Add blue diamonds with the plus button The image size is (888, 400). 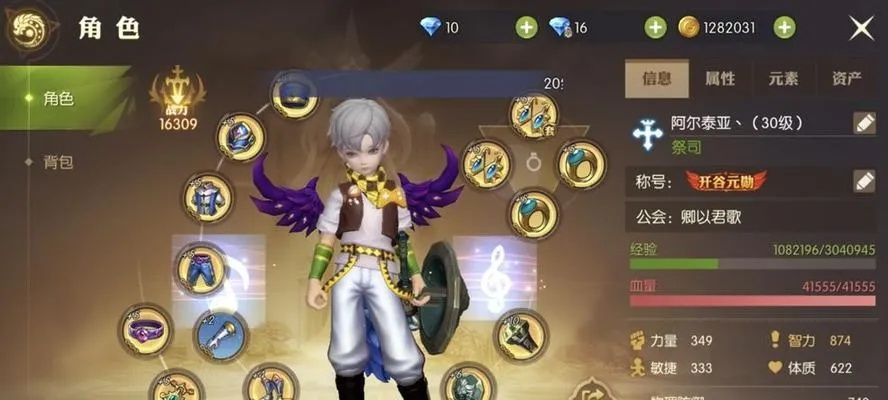[x=527, y=28]
